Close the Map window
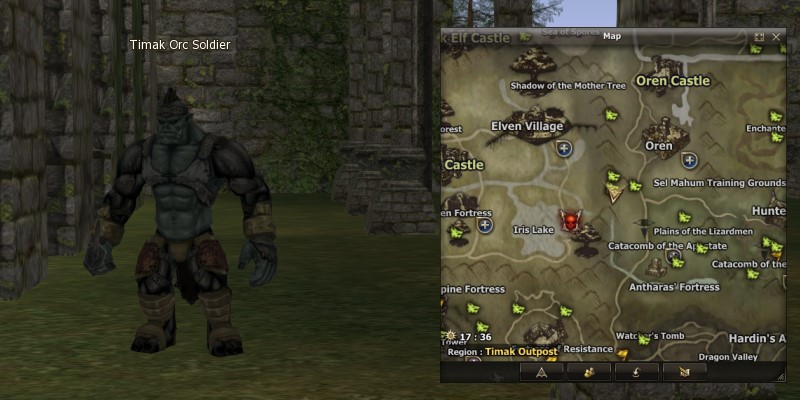 click(x=776, y=37)
